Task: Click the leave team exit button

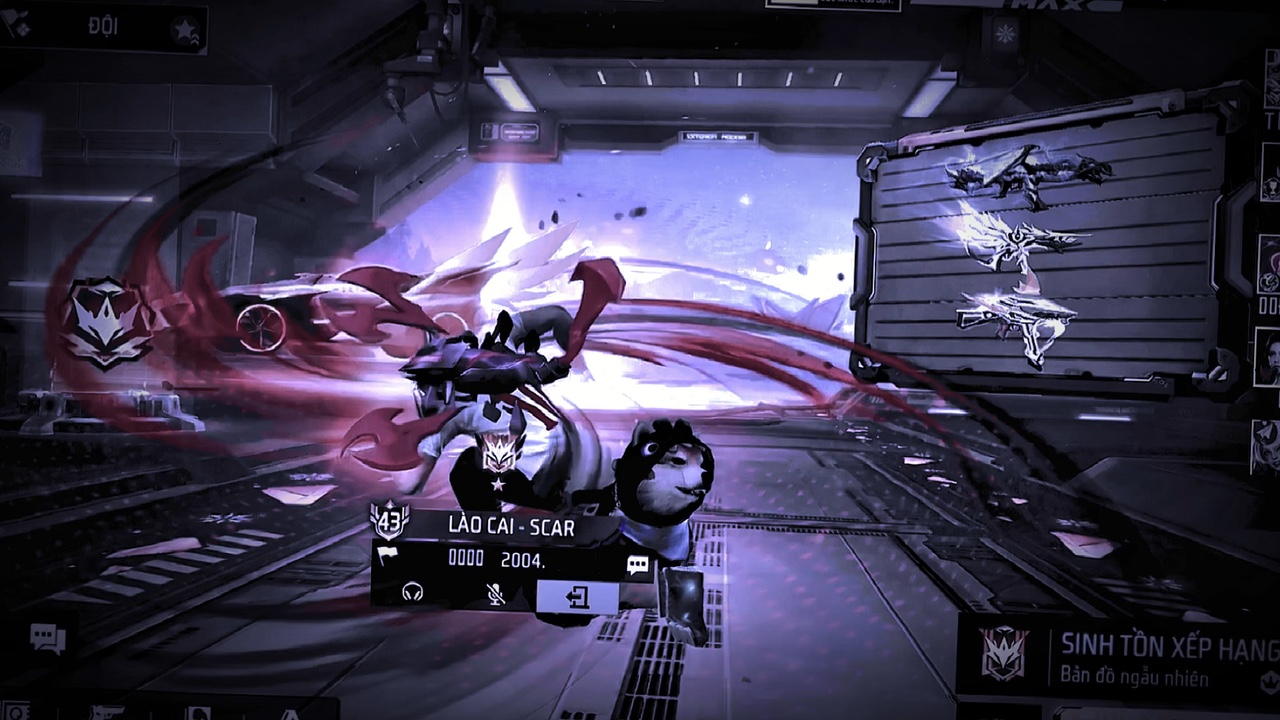Action: (x=577, y=597)
